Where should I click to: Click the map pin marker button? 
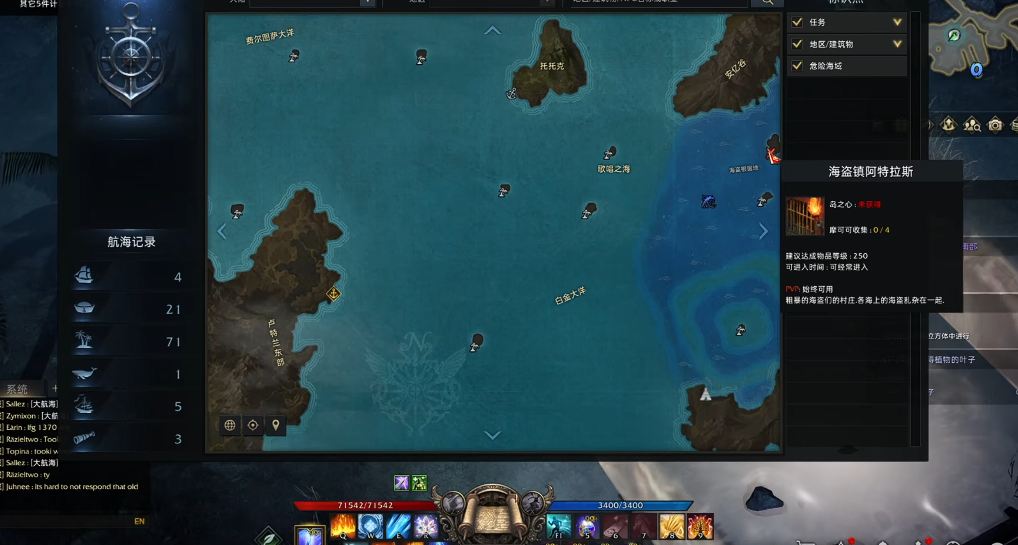(x=276, y=425)
